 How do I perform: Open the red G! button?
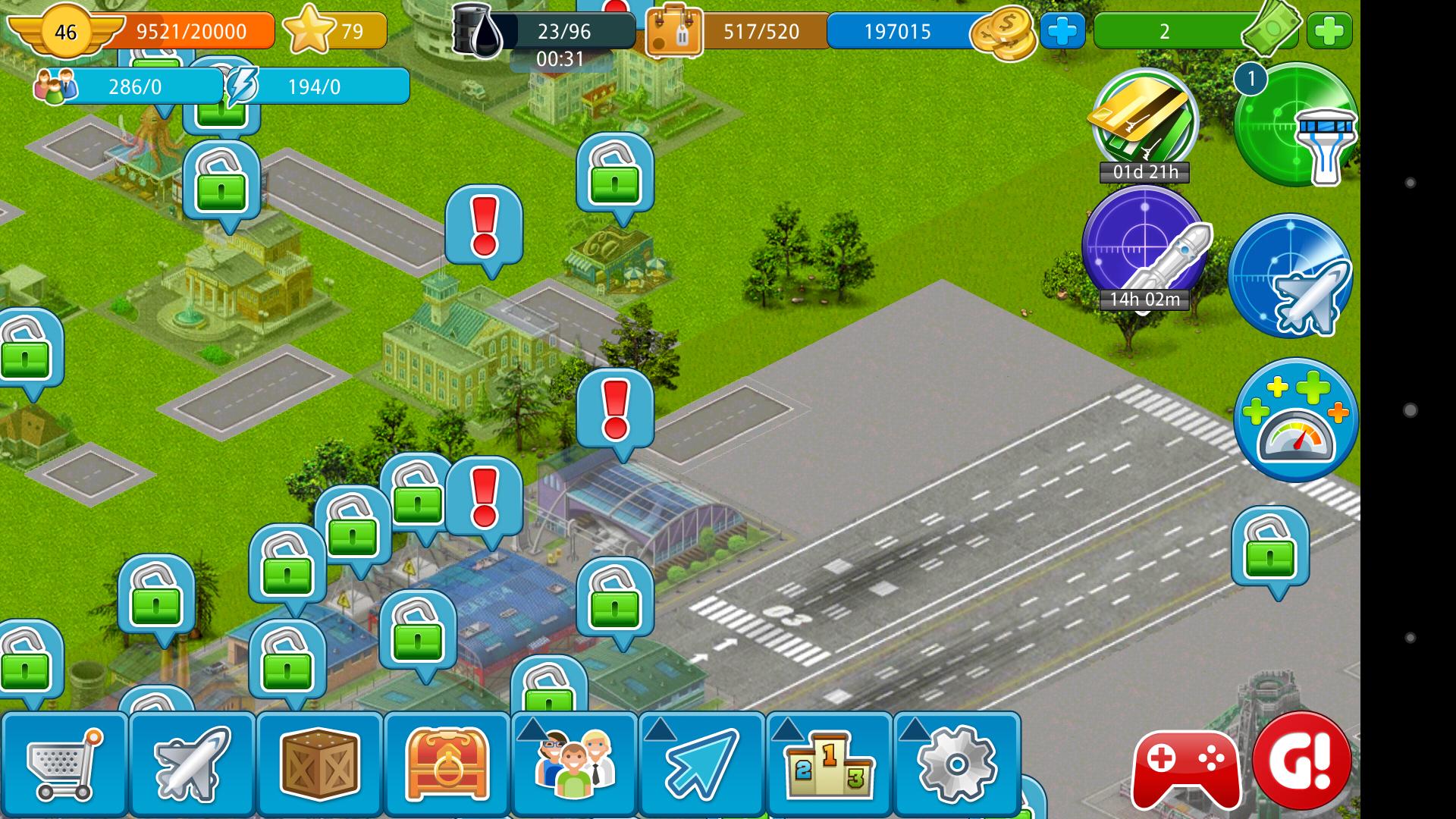(1302, 761)
